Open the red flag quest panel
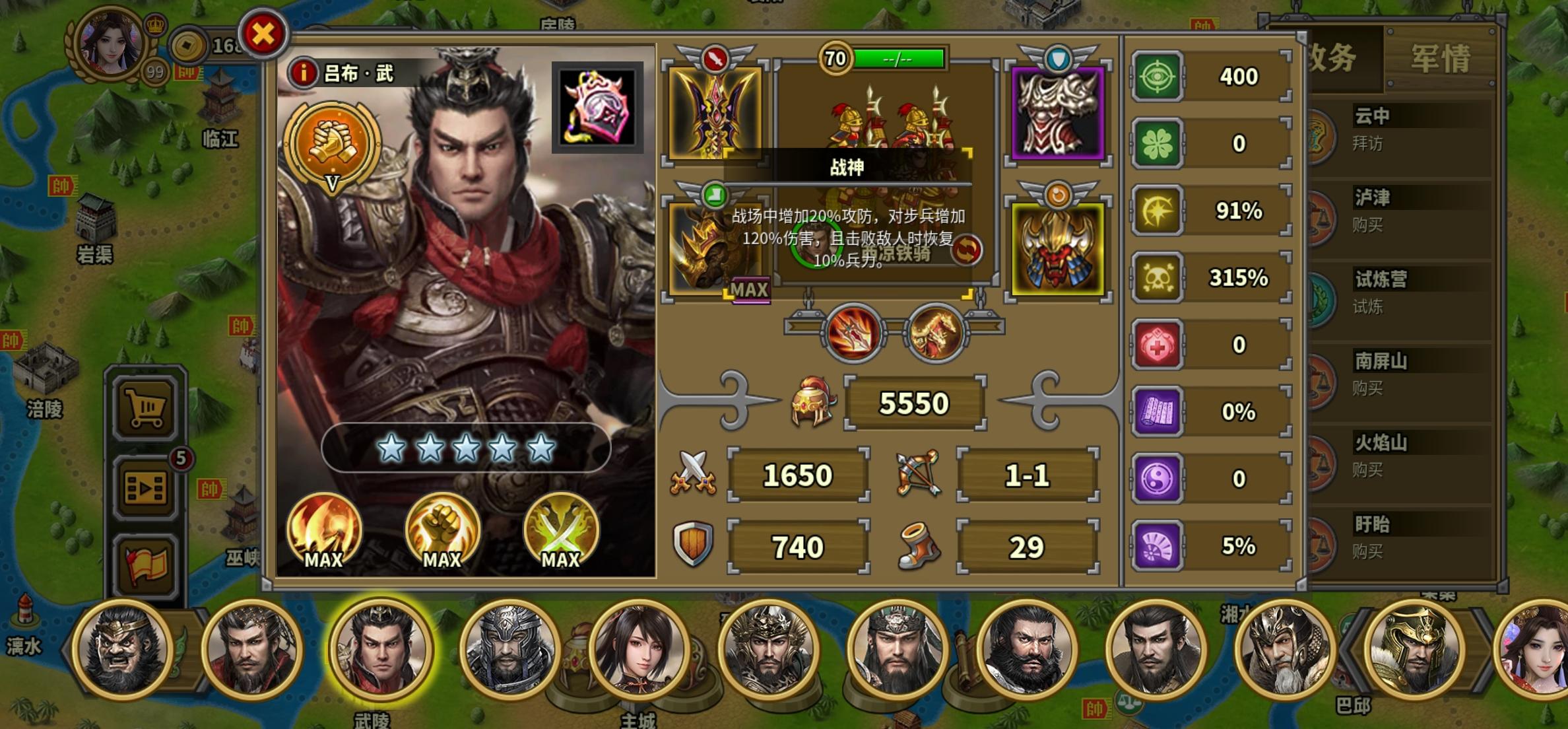1568x729 pixels. (x=145, y=563)
